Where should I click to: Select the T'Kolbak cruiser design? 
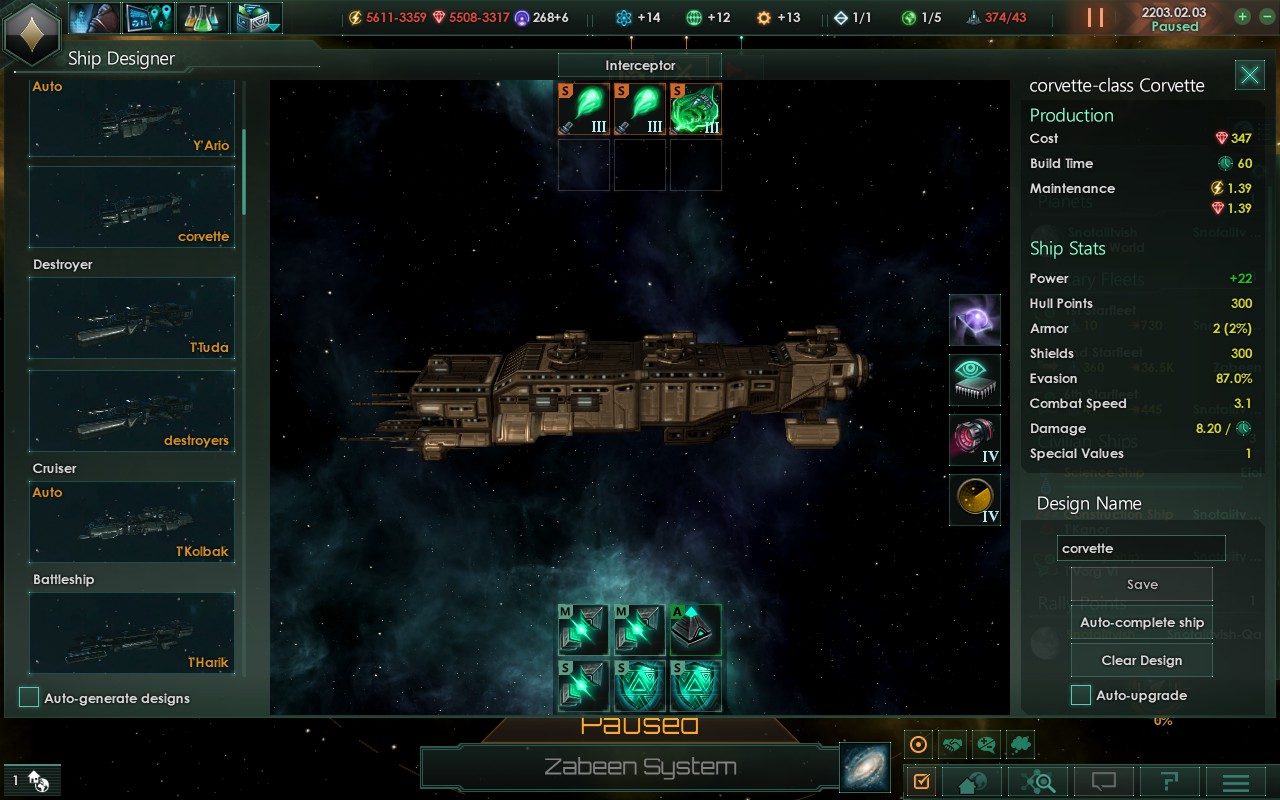tap(132, 522)
